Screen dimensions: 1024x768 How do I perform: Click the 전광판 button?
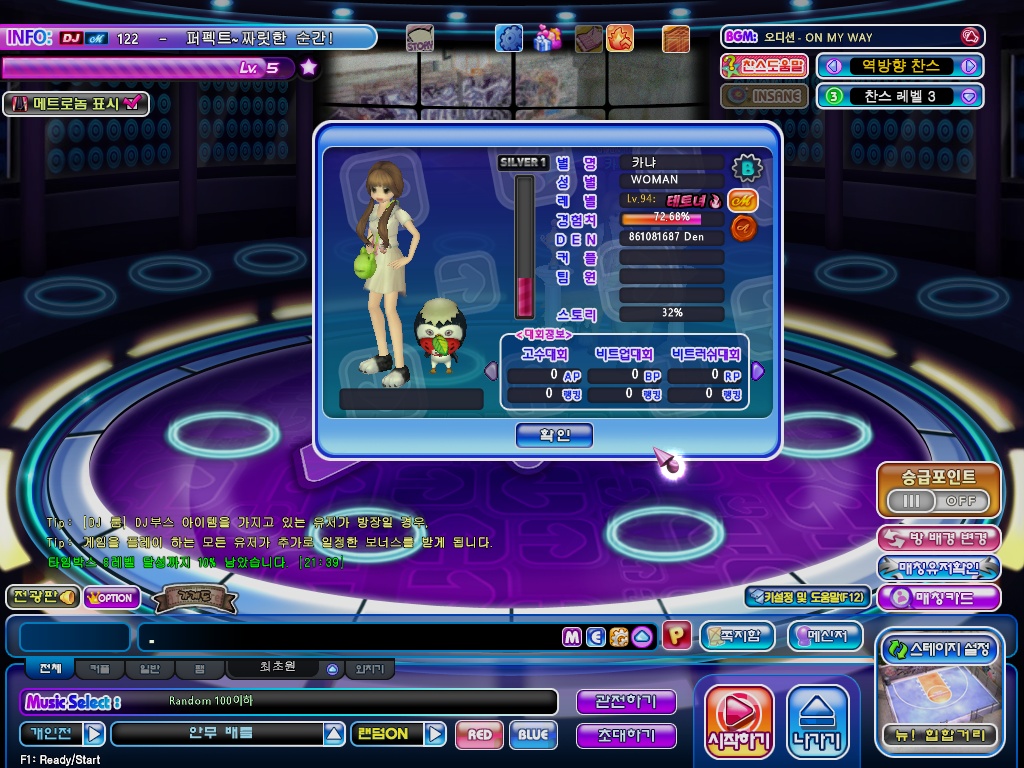pos(42,597)
